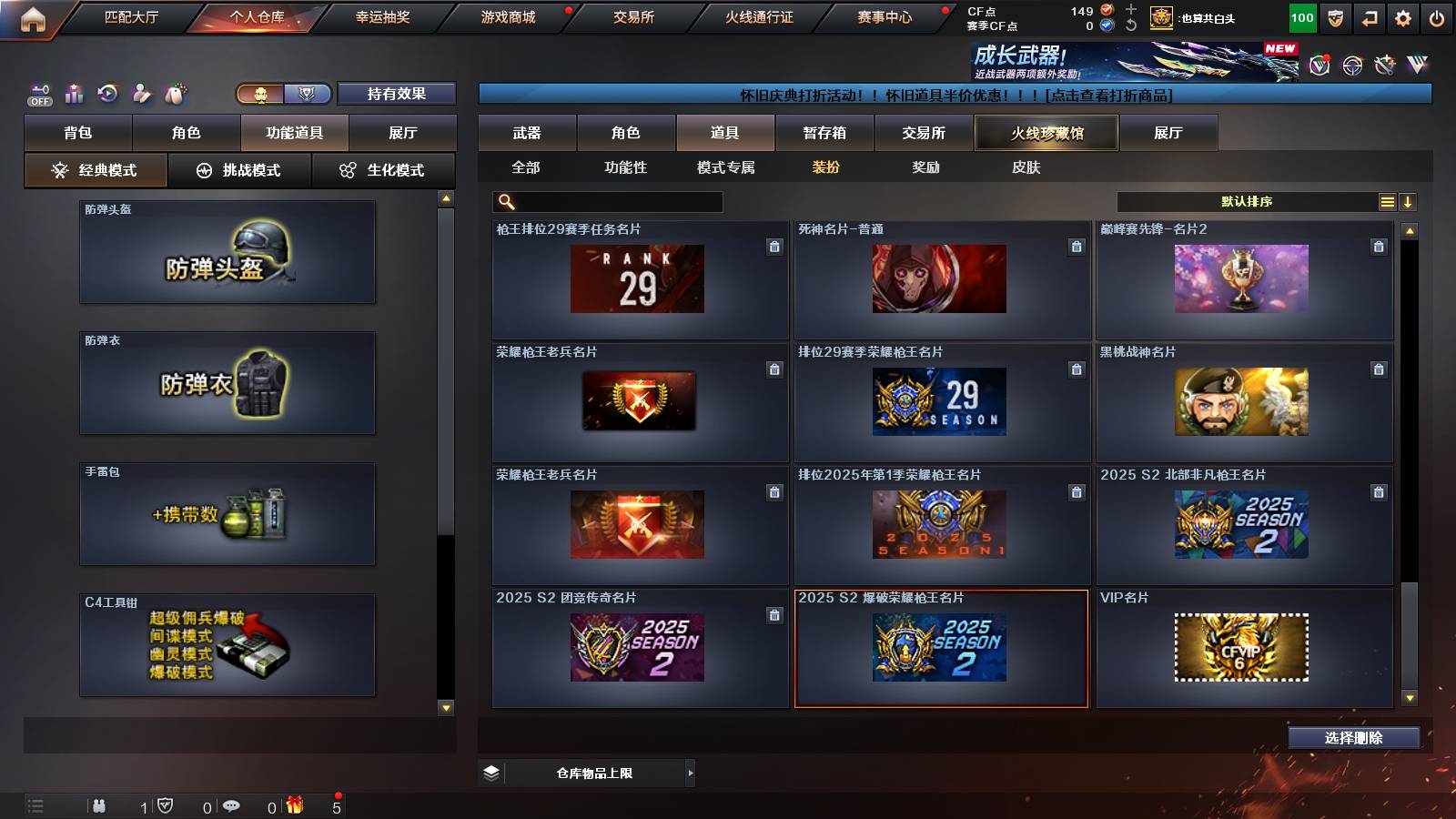Expand the 仓库物品上限 section arrow

pos(690,773)
